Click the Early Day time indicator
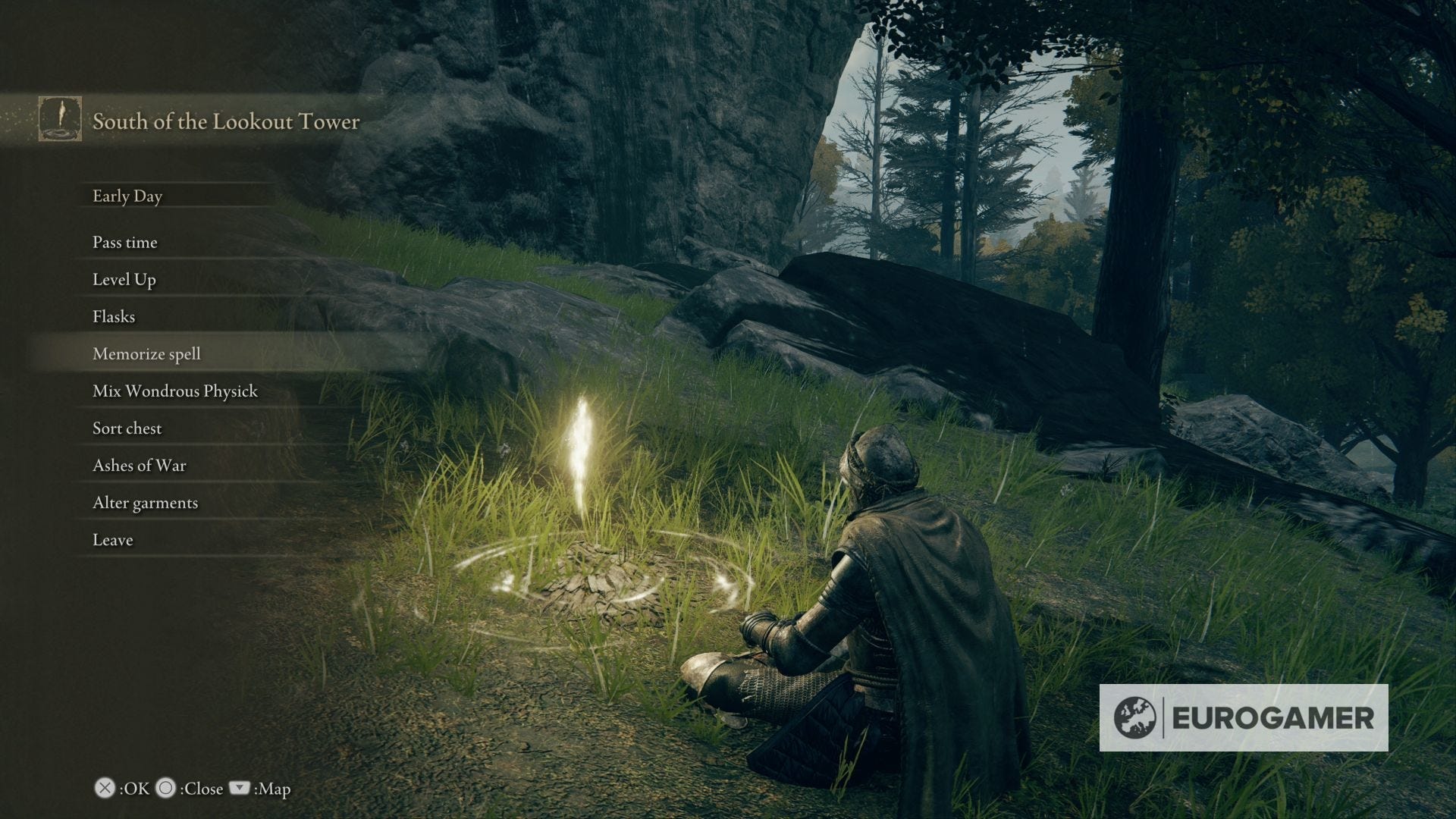 pos(127,196)
